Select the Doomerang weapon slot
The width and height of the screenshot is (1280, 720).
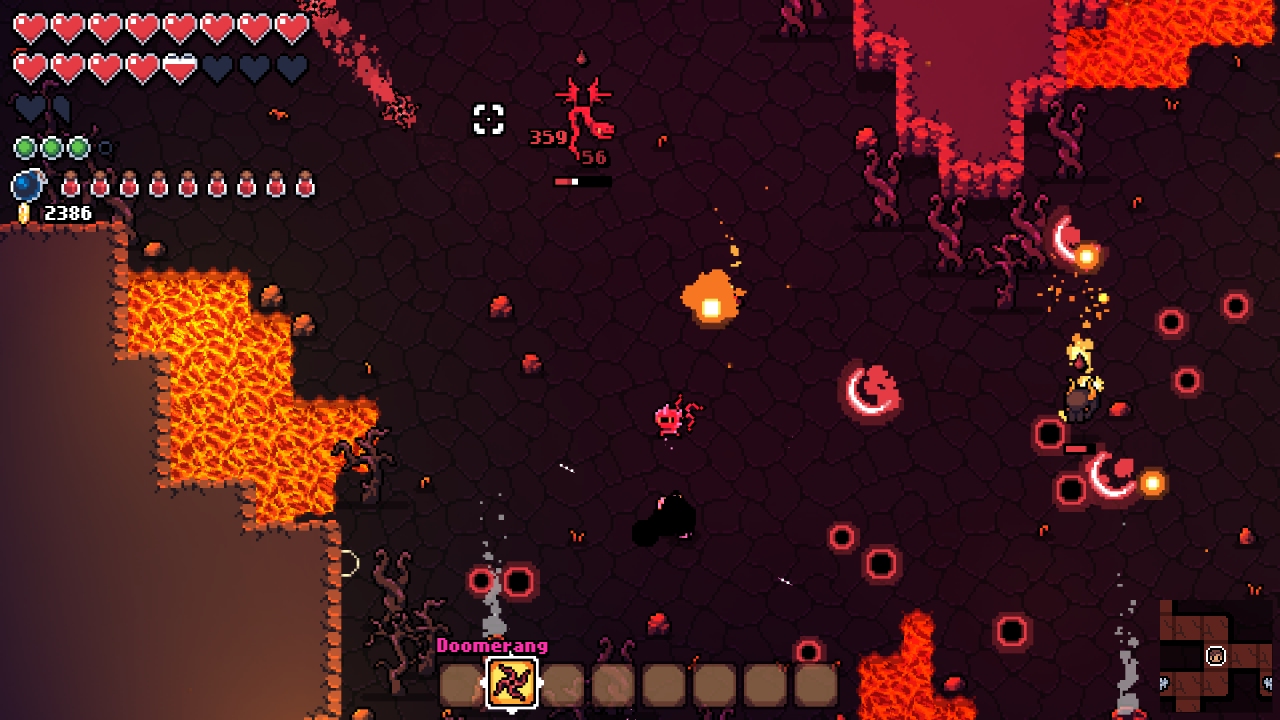point(512,684)
